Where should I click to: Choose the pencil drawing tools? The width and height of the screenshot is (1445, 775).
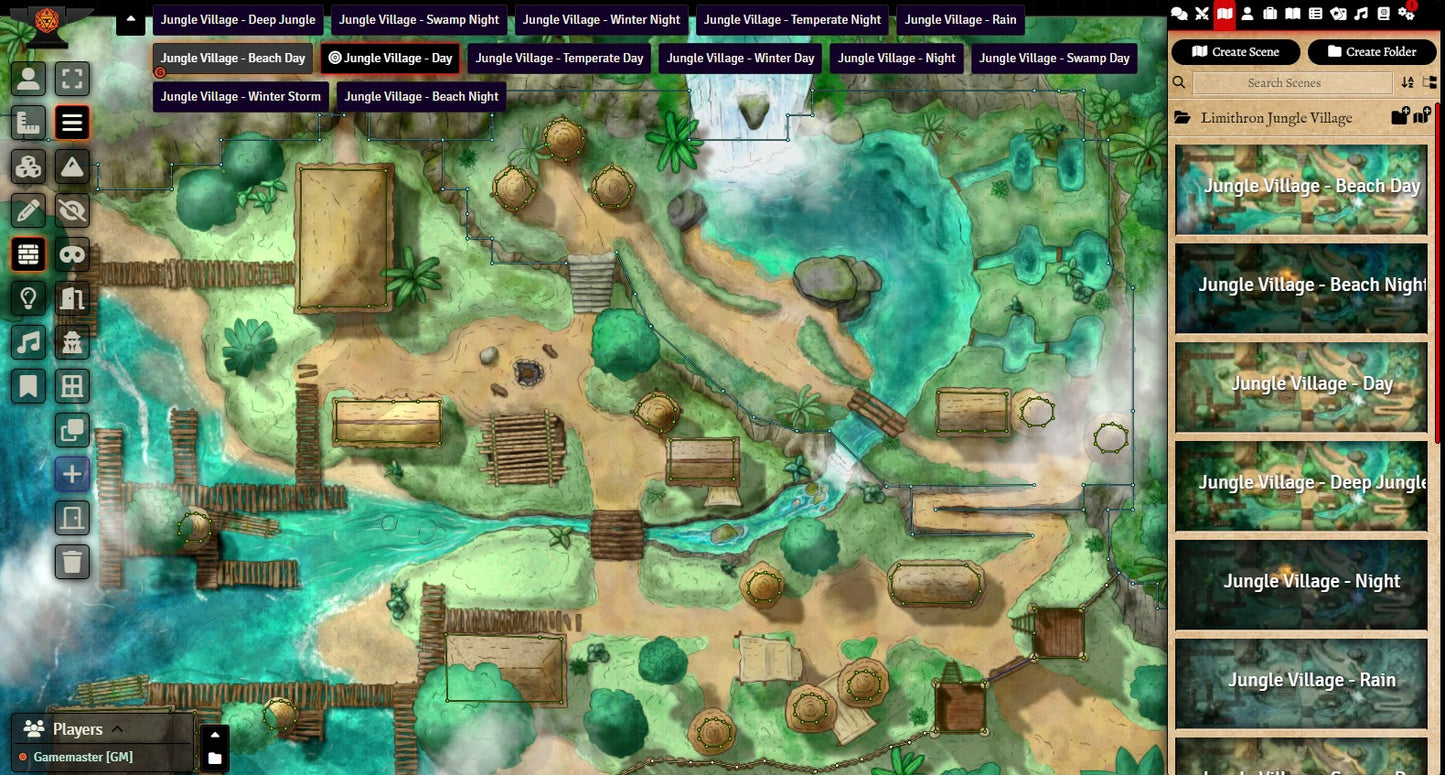[x=29, y=210]
